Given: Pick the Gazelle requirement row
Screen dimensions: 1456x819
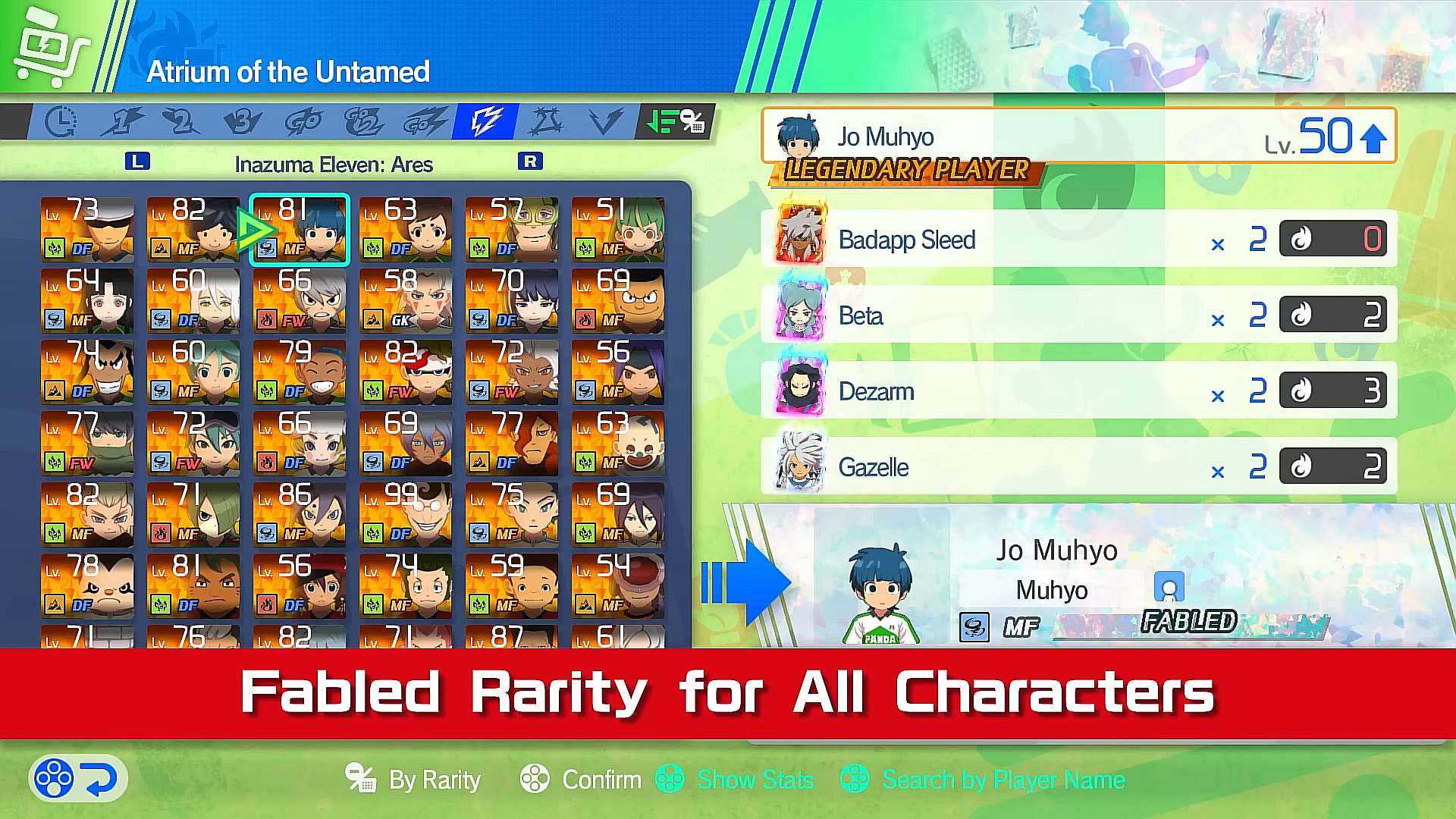Looking at the screenshot, I should [x=1078, y=466].
